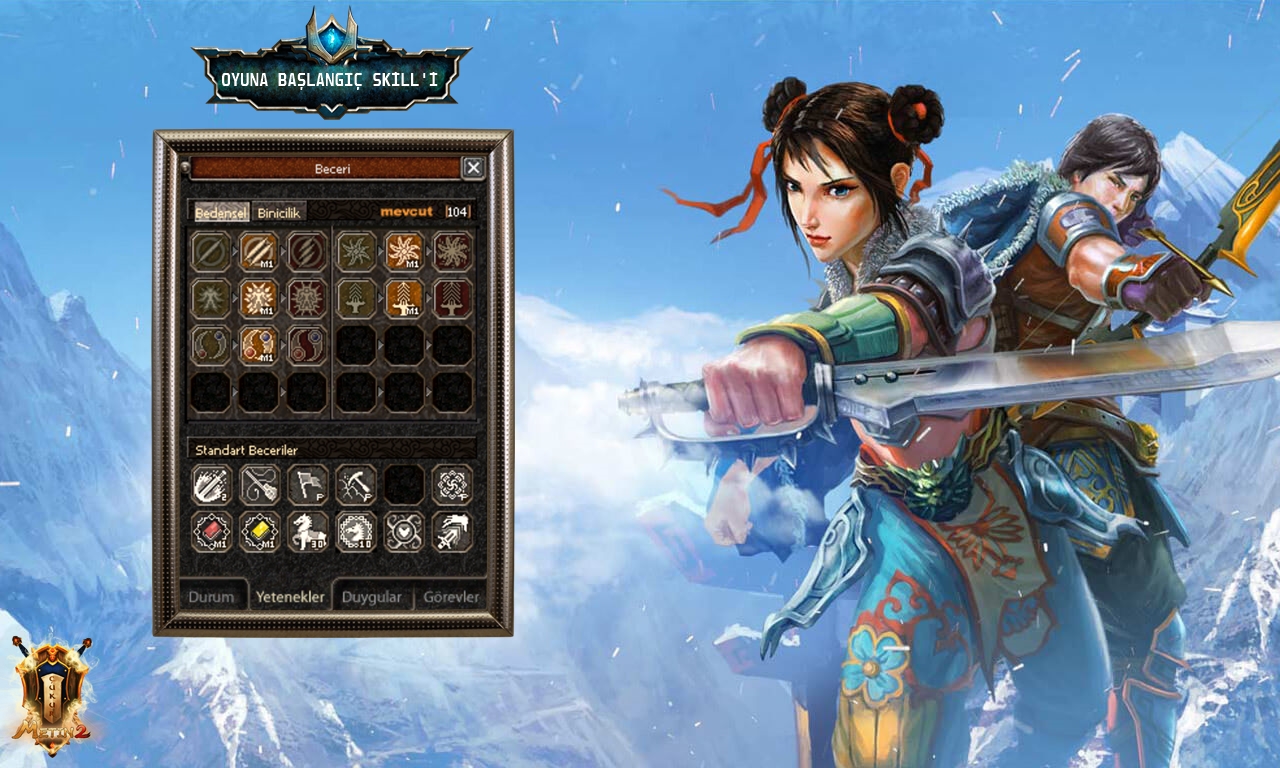Open the Durum status tab
Screen dimensions: 1280x768
coord(211,597)
